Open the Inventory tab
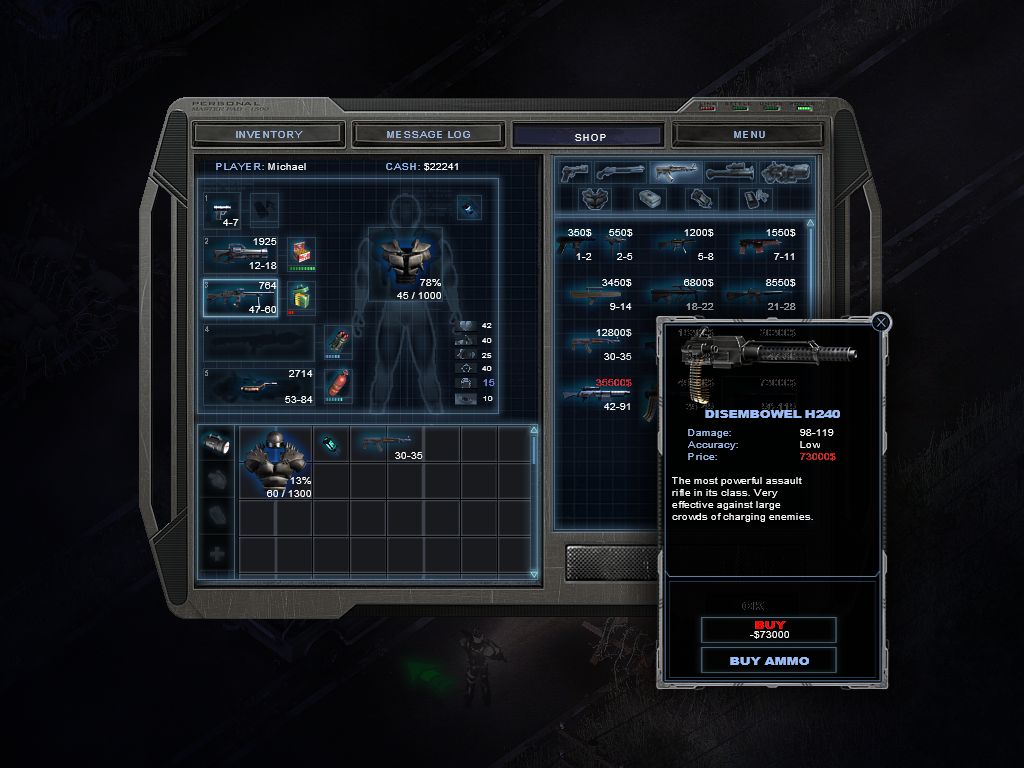Image resolution: width=1024 pixels, height=768 pixels. click(269, 134)
